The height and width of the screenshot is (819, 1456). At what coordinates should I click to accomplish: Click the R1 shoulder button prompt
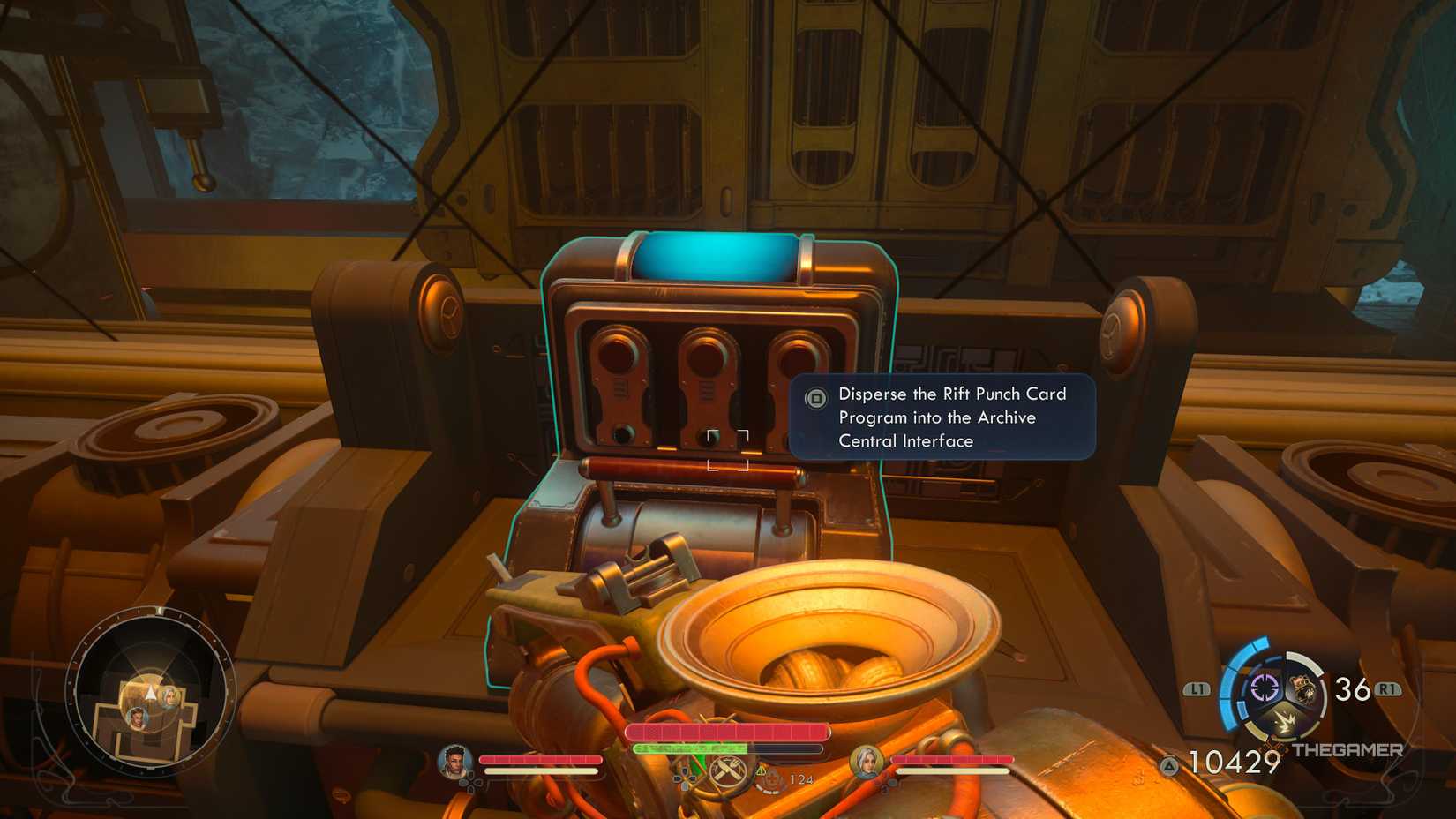click(1386, 688)
